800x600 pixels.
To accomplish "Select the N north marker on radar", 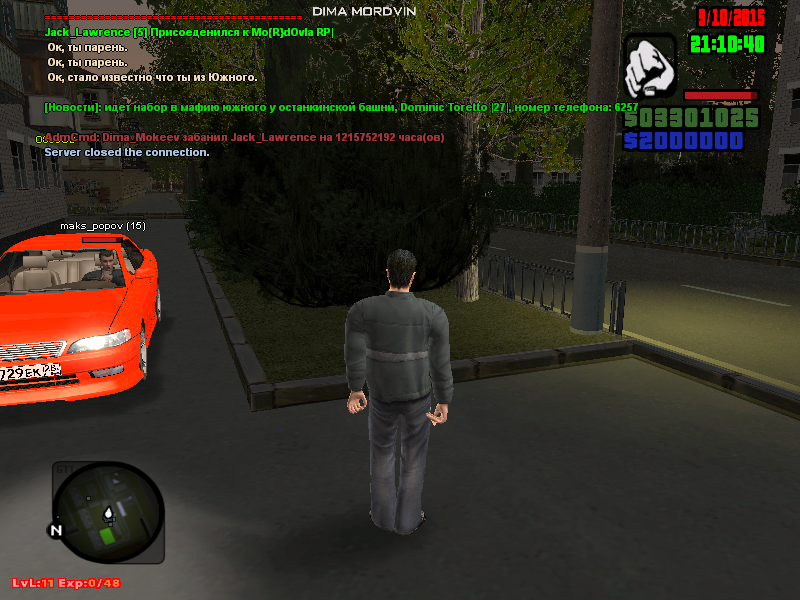I will [56, 530].
